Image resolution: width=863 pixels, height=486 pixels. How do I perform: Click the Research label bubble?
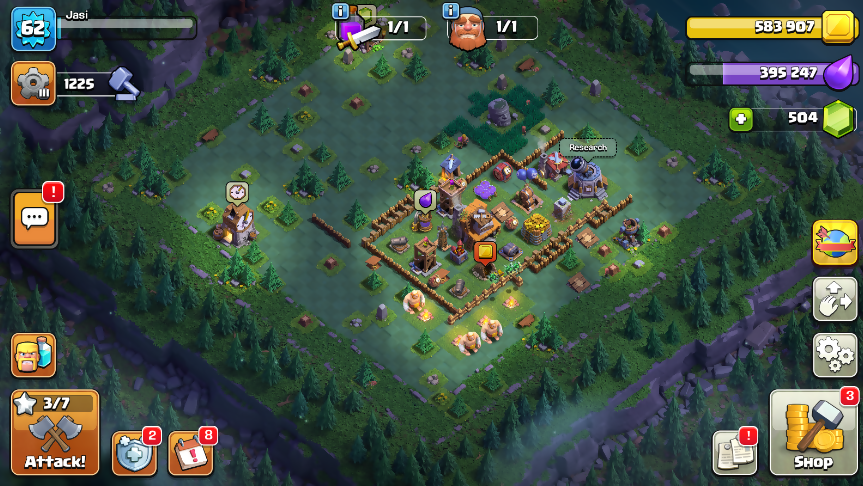588,148
